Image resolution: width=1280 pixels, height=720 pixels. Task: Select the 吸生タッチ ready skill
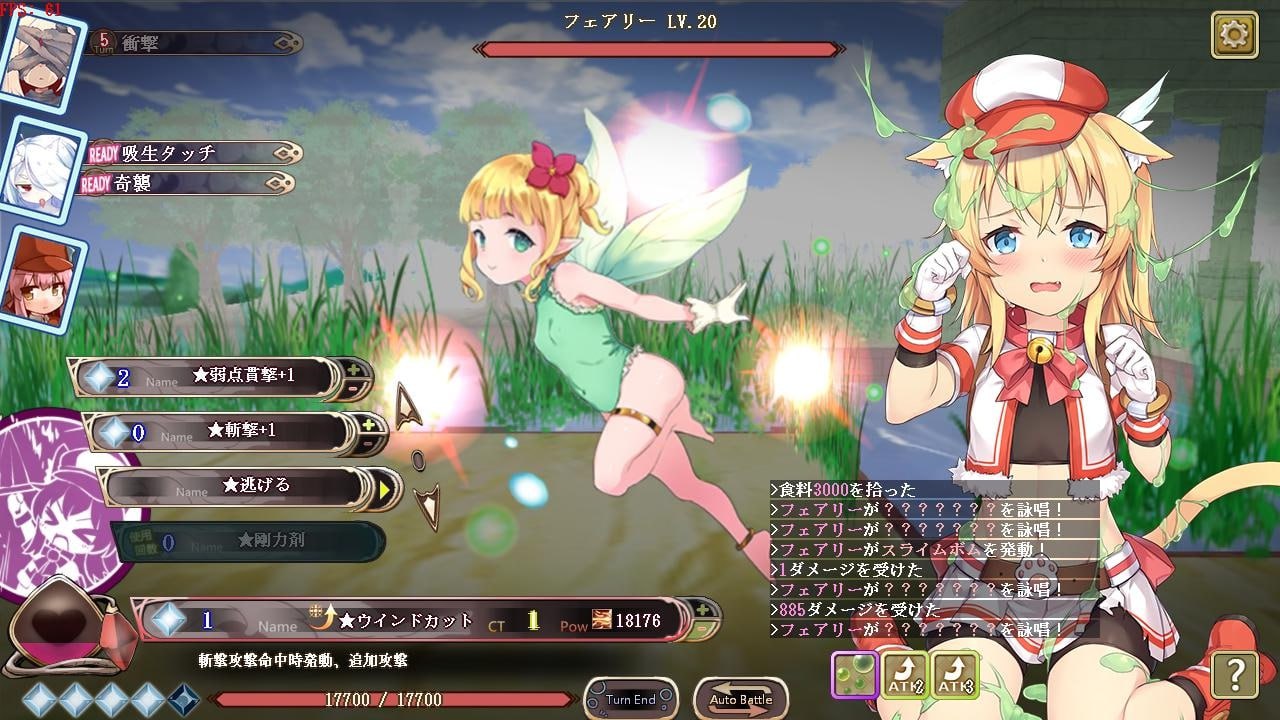tap(190, 153)
